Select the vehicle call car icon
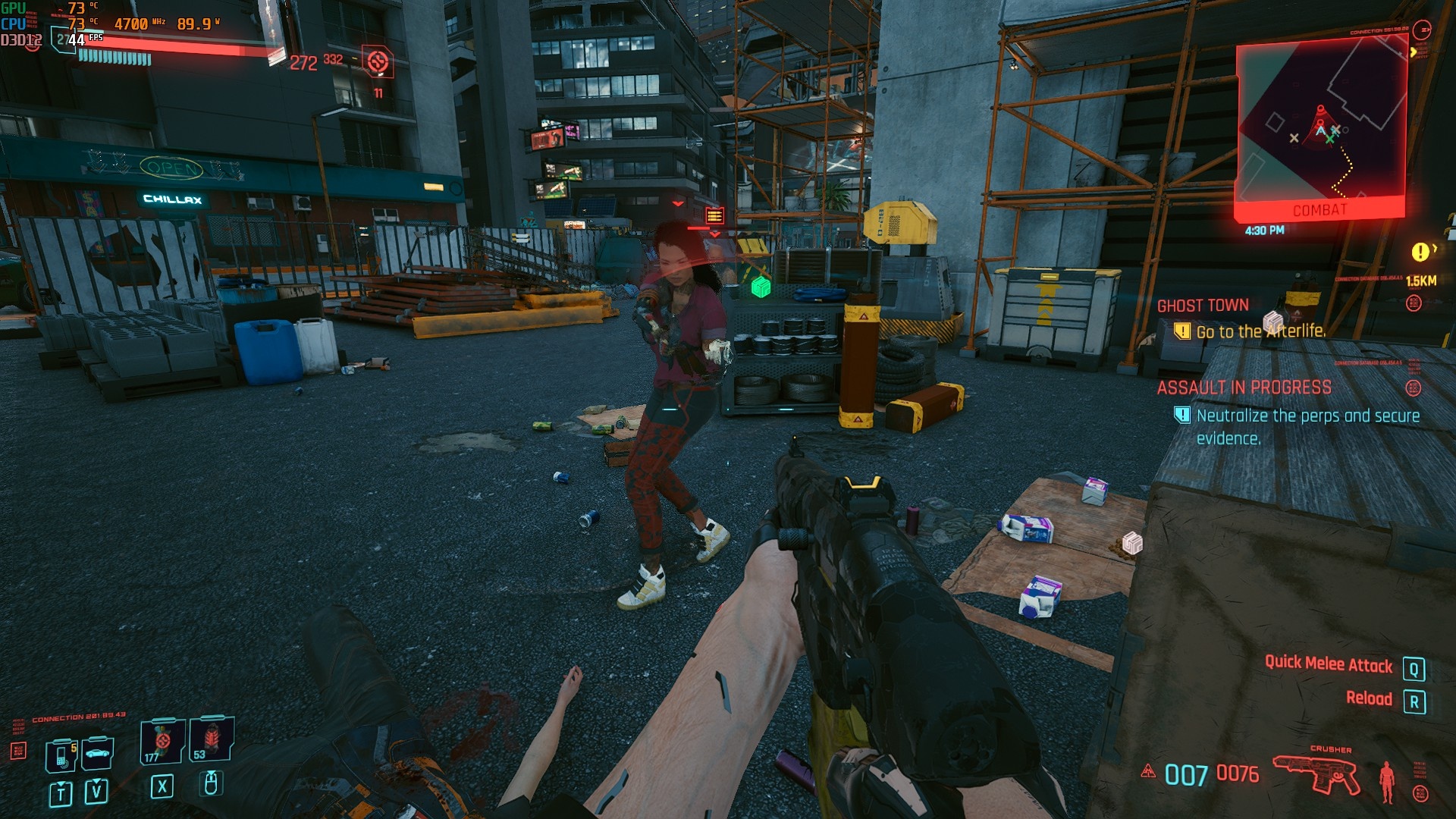The image size is (1456, 819). 98,753
